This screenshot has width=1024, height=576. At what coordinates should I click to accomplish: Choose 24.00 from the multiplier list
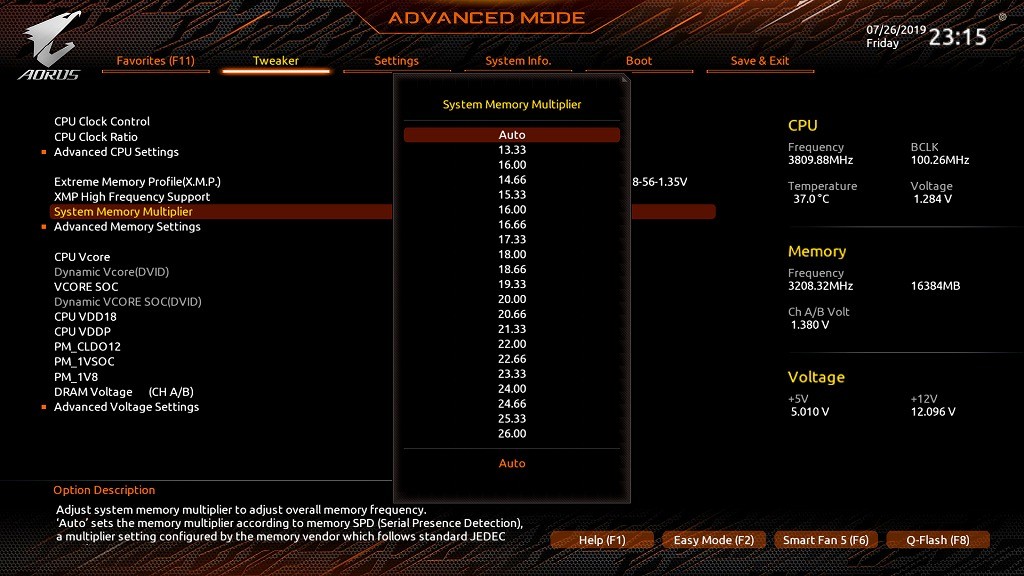pyautogui.click(x=512, y=389)
